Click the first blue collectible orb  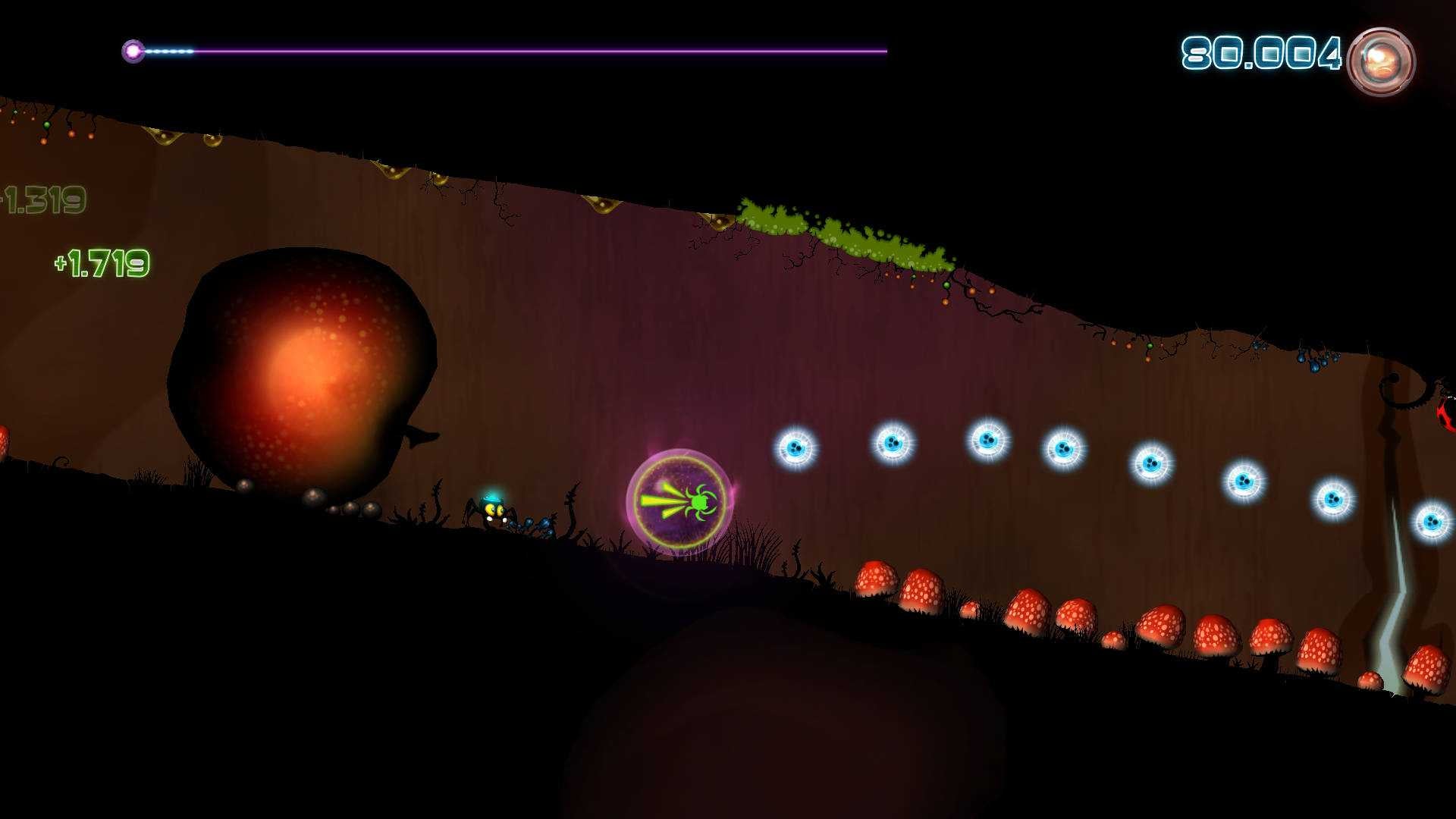[797, 447]
